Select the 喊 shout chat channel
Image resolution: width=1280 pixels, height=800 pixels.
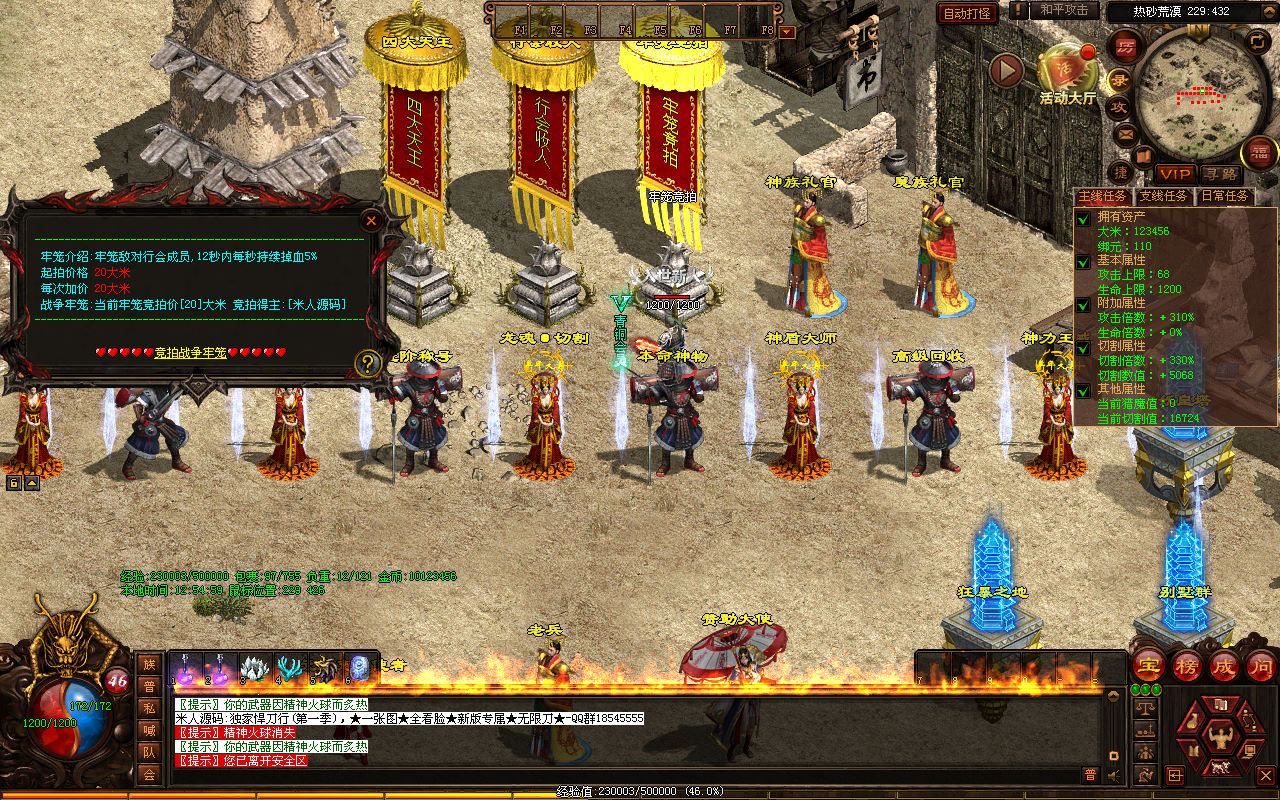coord(149,730)
